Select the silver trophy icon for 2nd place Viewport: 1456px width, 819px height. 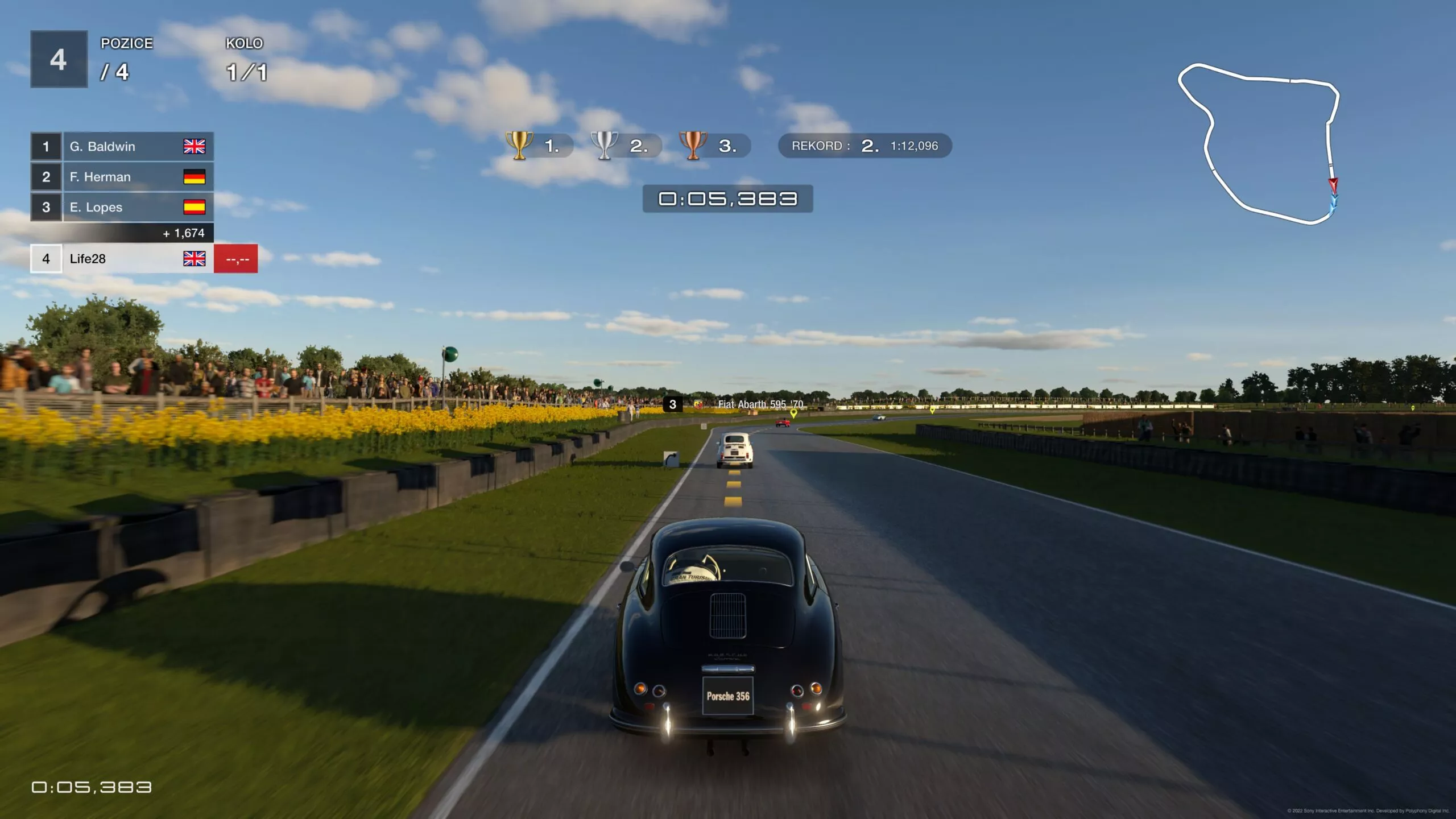606,146
